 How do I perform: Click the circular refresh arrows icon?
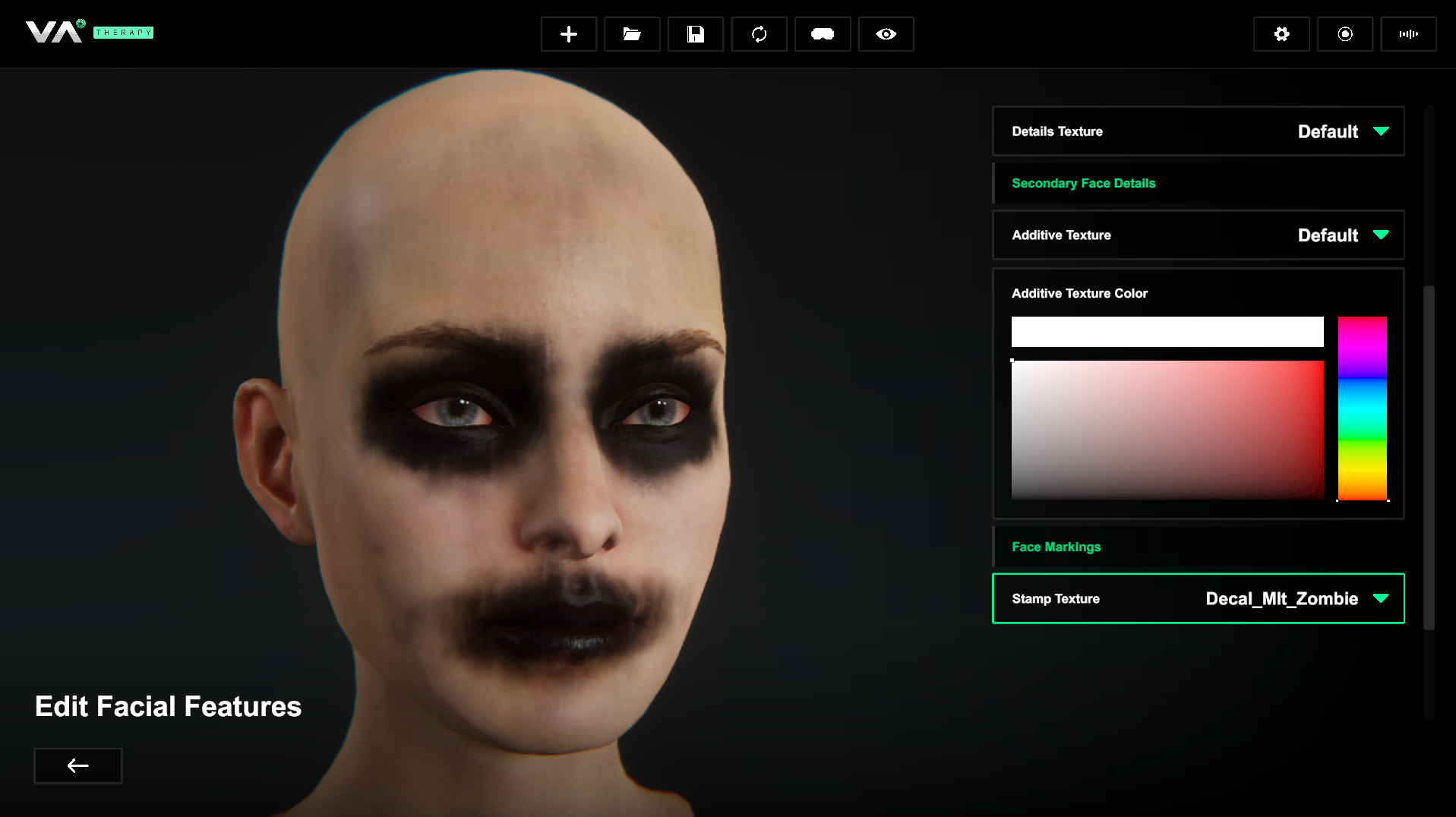coord(759,34)
